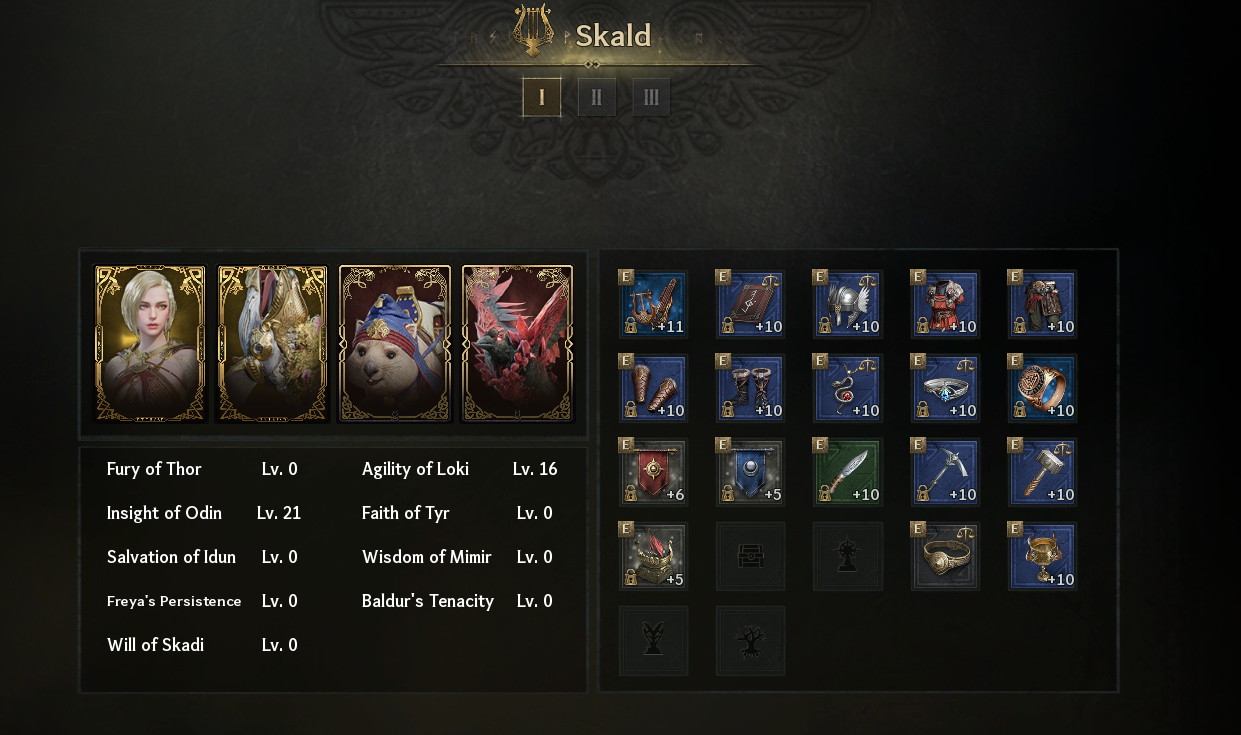Select the +10 rune book slot
Viewport: 1241px width, 735px height.
click(x=750, y=304)
